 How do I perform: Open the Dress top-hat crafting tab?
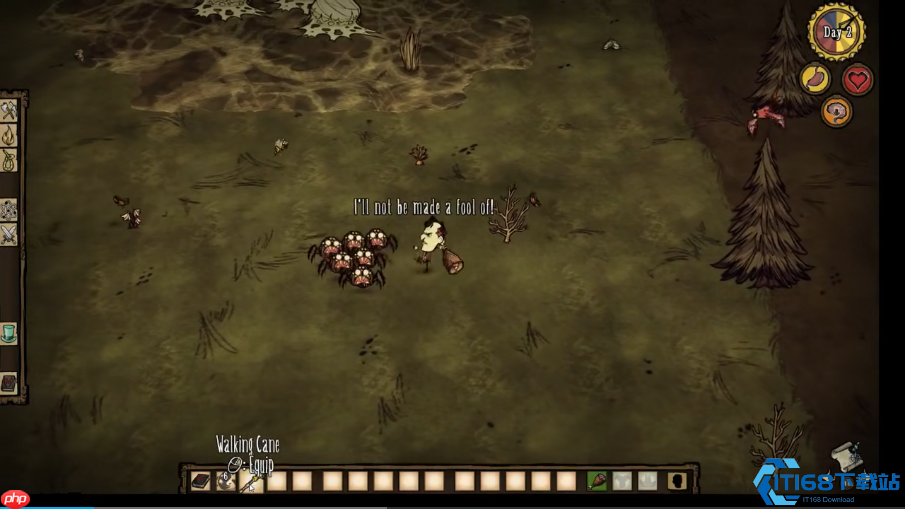9,333
